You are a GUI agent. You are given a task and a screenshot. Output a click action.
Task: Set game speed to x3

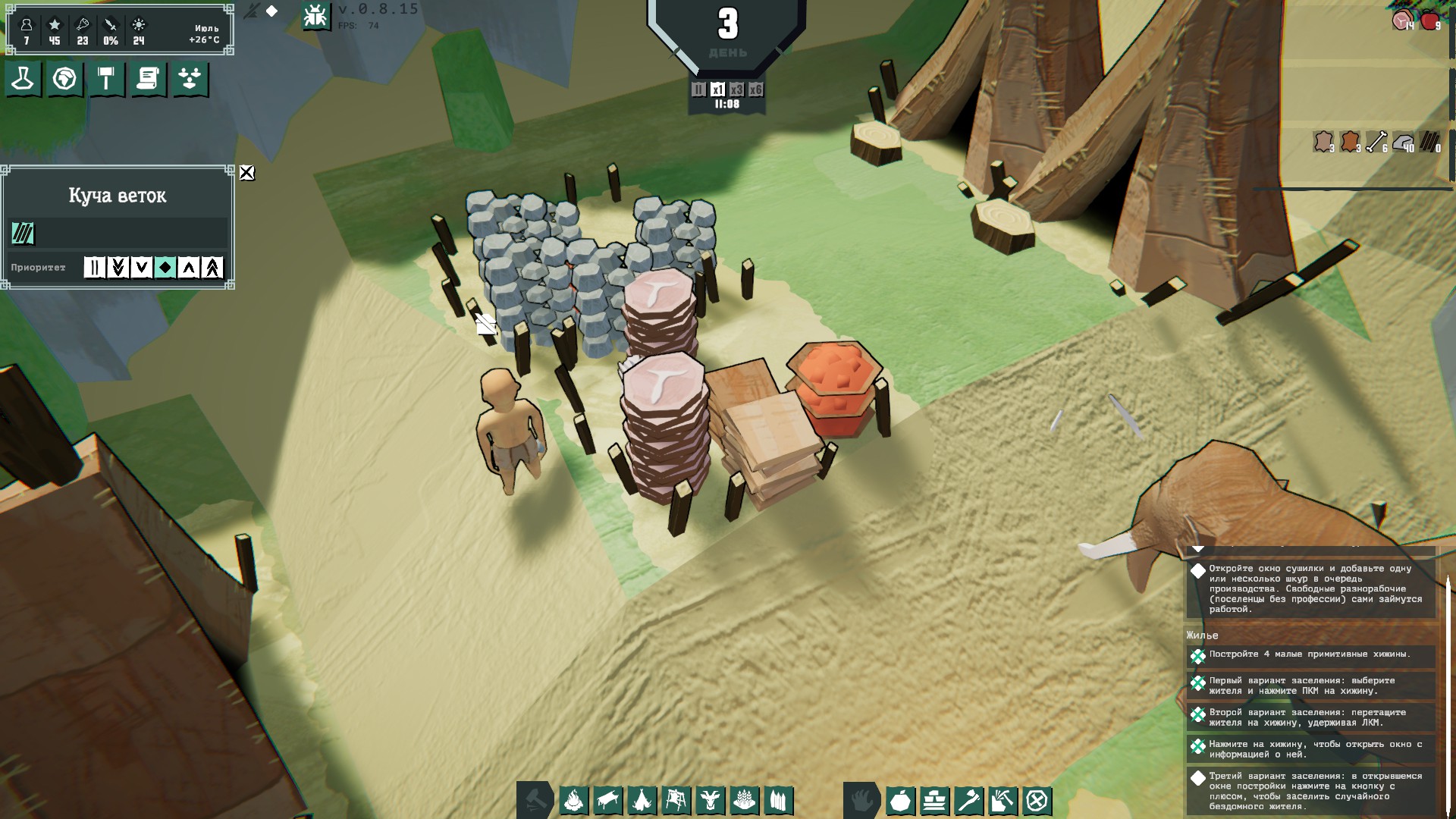pyautogui.click(x=736, y=89)
